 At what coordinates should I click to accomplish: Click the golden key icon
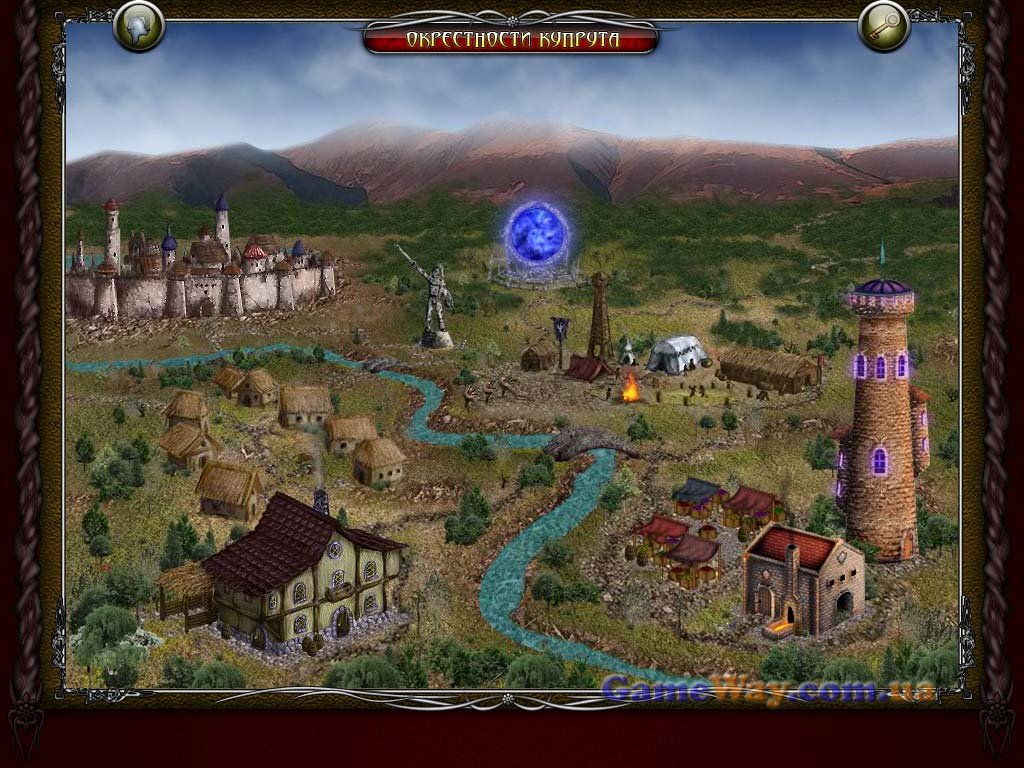coord(884,27)
